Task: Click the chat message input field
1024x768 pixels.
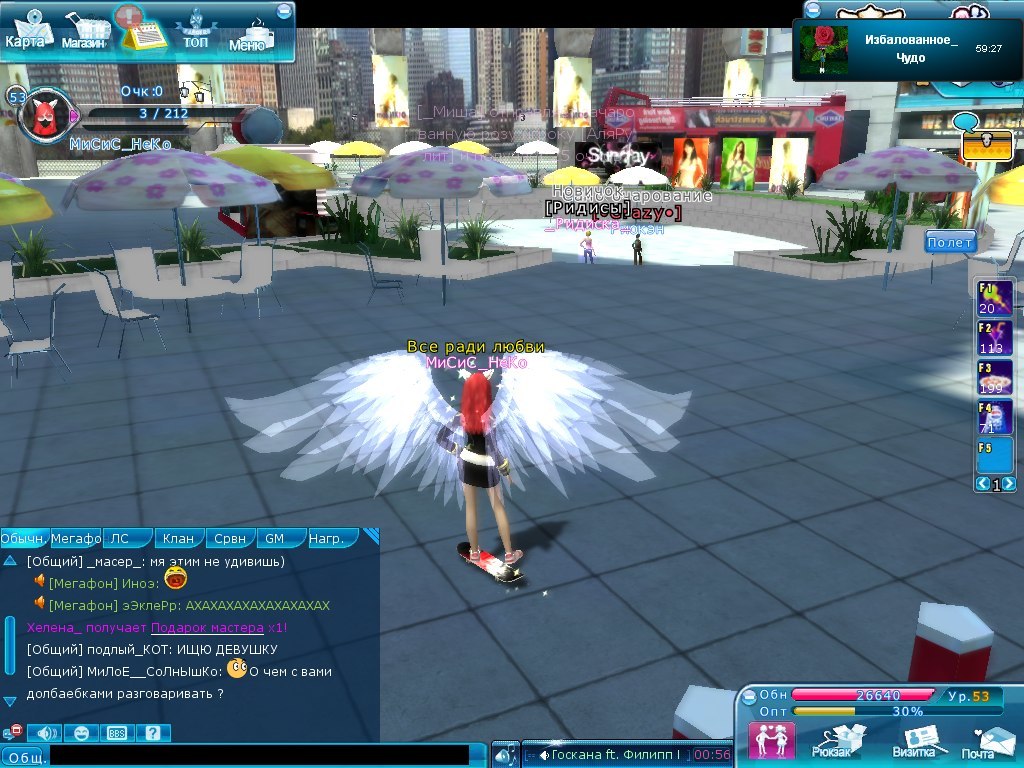Action: point(258,756)
